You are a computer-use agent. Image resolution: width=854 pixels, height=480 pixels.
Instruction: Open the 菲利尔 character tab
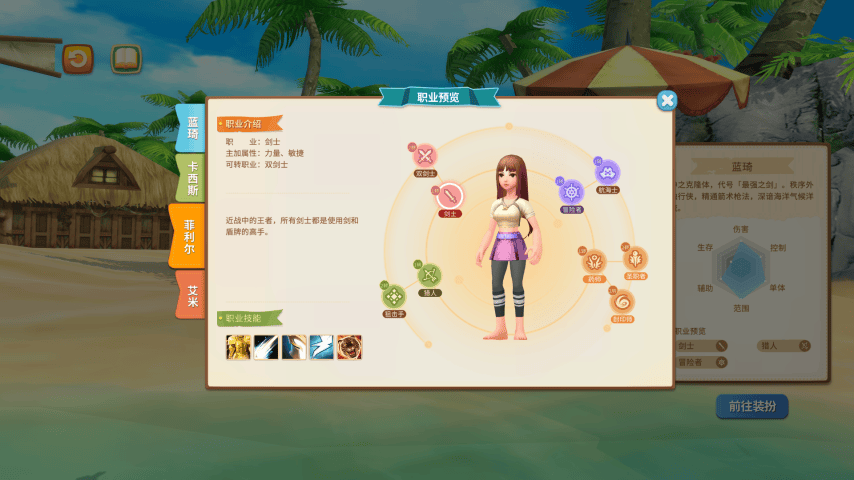(188, 236)
